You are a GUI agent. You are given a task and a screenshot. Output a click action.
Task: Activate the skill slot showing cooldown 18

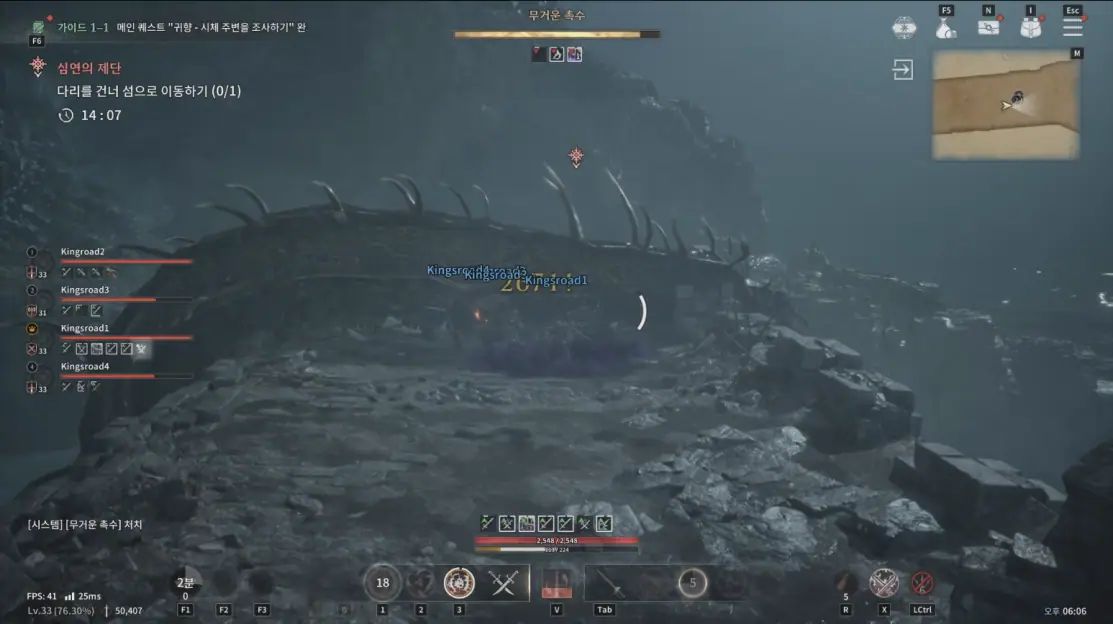(x=382, y=583)
